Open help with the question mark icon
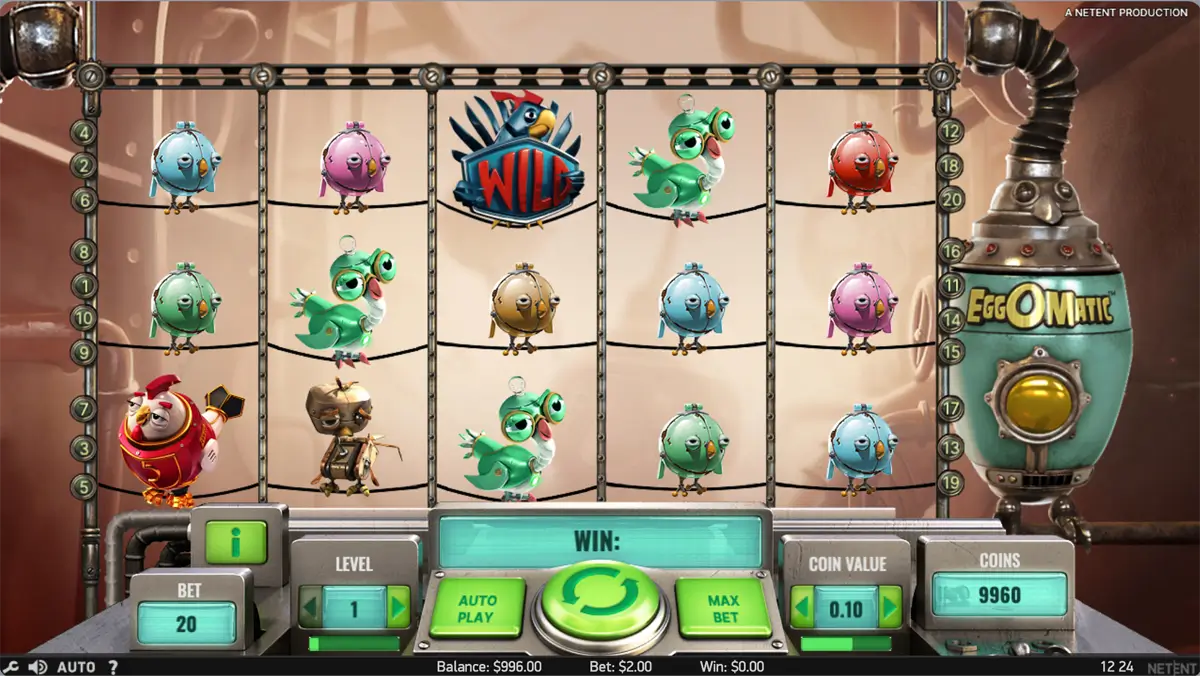Viewport: 1200px width, 676px height. point(113,667)
